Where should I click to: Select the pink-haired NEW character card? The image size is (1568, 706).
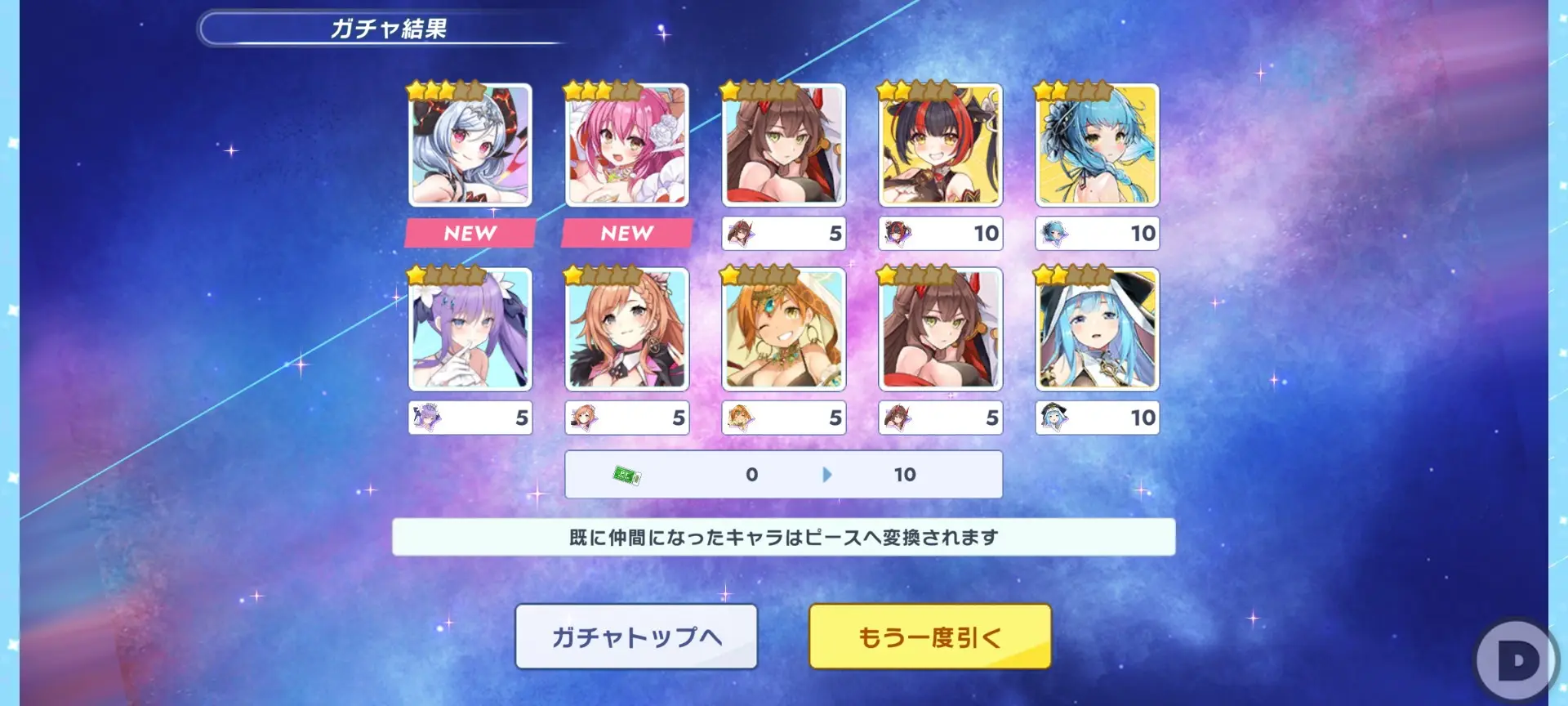click(x=627, y=145)
